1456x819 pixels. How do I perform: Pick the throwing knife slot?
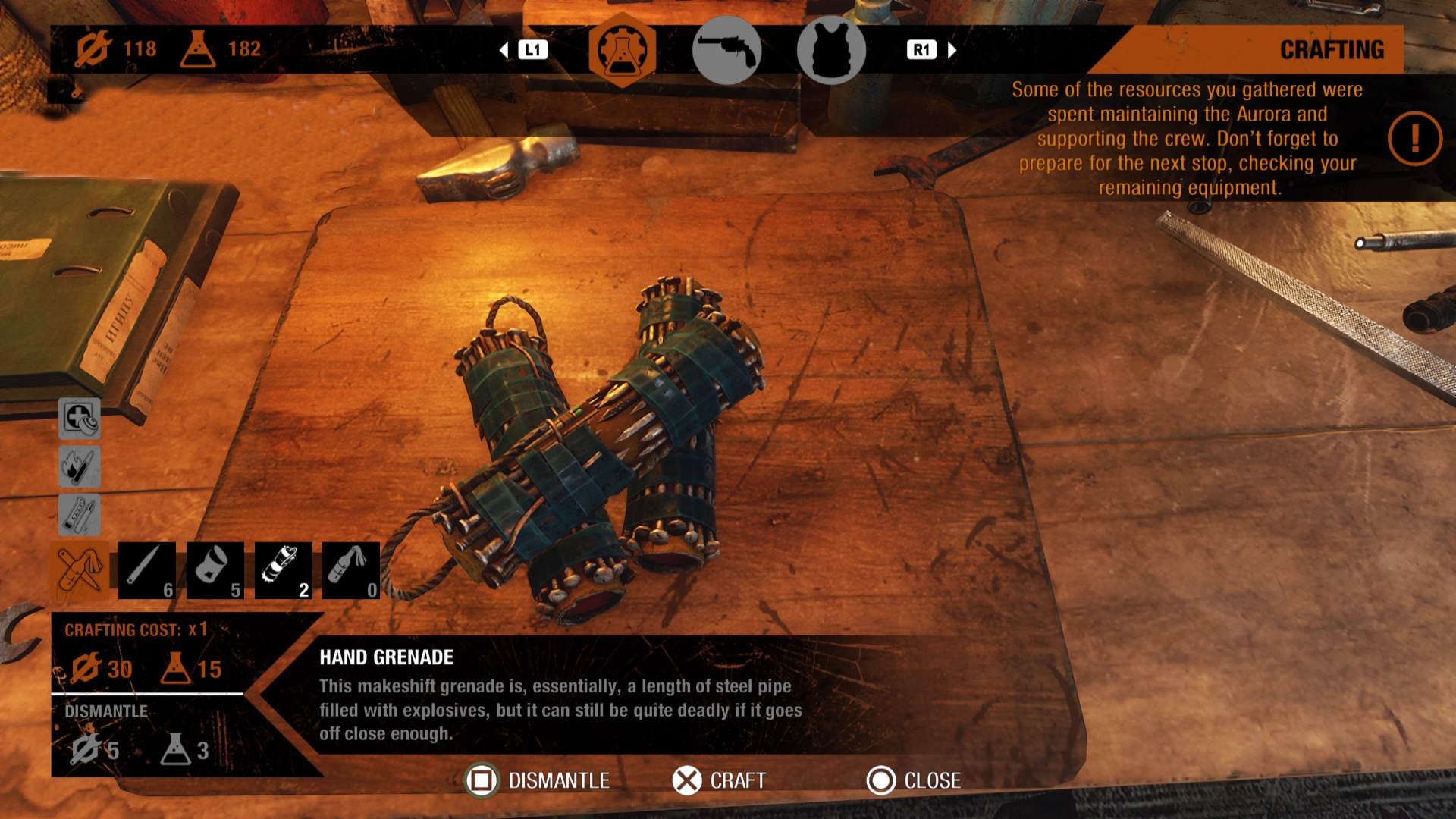[x=147, y=570]
